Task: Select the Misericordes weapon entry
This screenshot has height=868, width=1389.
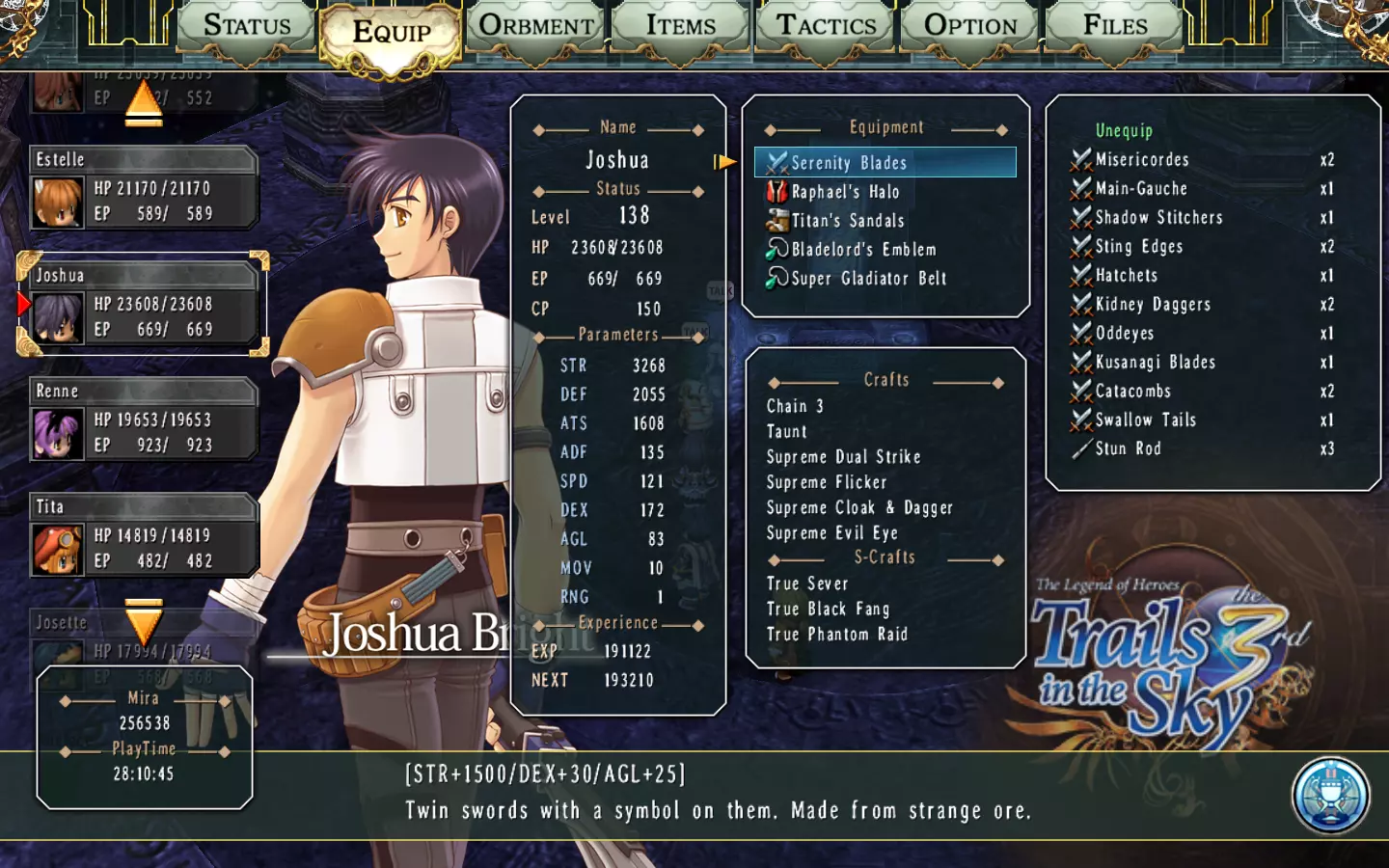Action: [x=1141, y=160]
